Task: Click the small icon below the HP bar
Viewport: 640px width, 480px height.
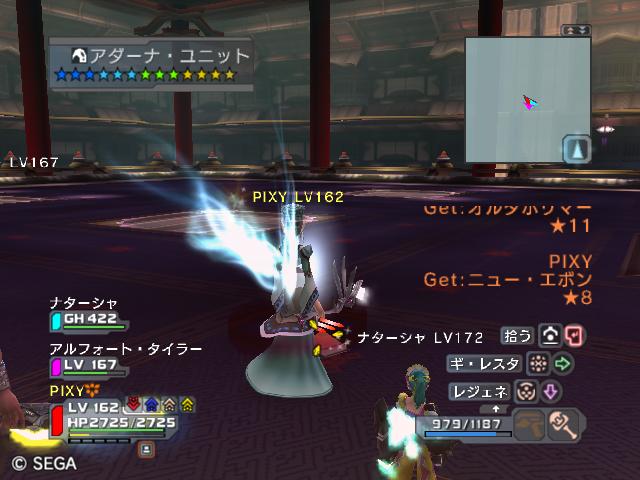Action: tap(146, 449)
